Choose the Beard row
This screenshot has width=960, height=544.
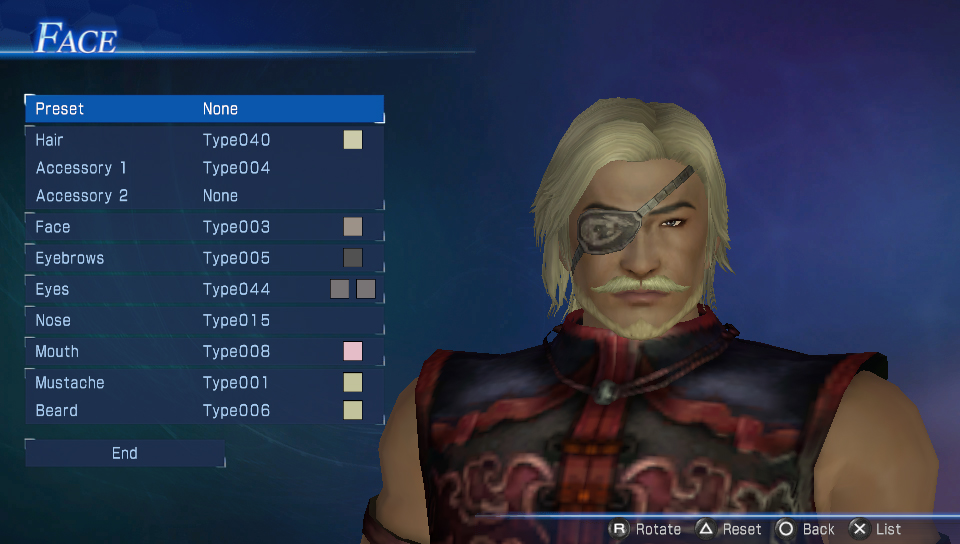point(204,411)
